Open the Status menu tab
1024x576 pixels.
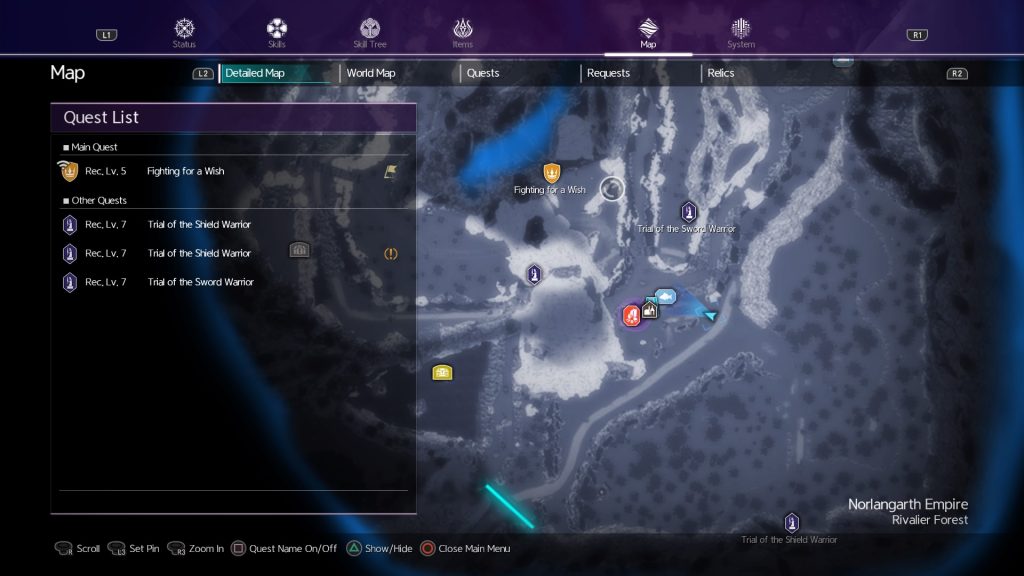click(x=184, y=32)
